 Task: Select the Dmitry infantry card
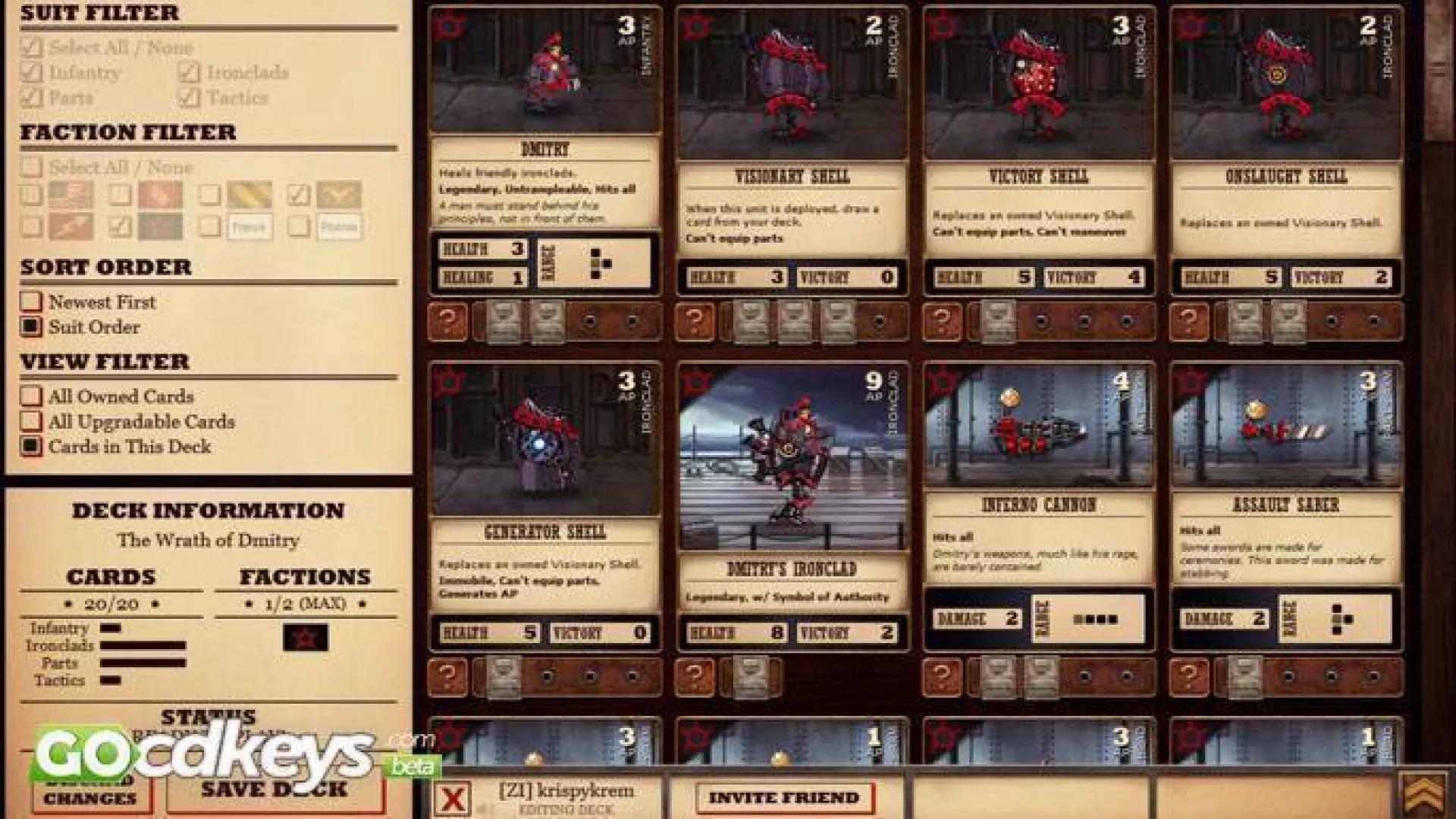544,150
